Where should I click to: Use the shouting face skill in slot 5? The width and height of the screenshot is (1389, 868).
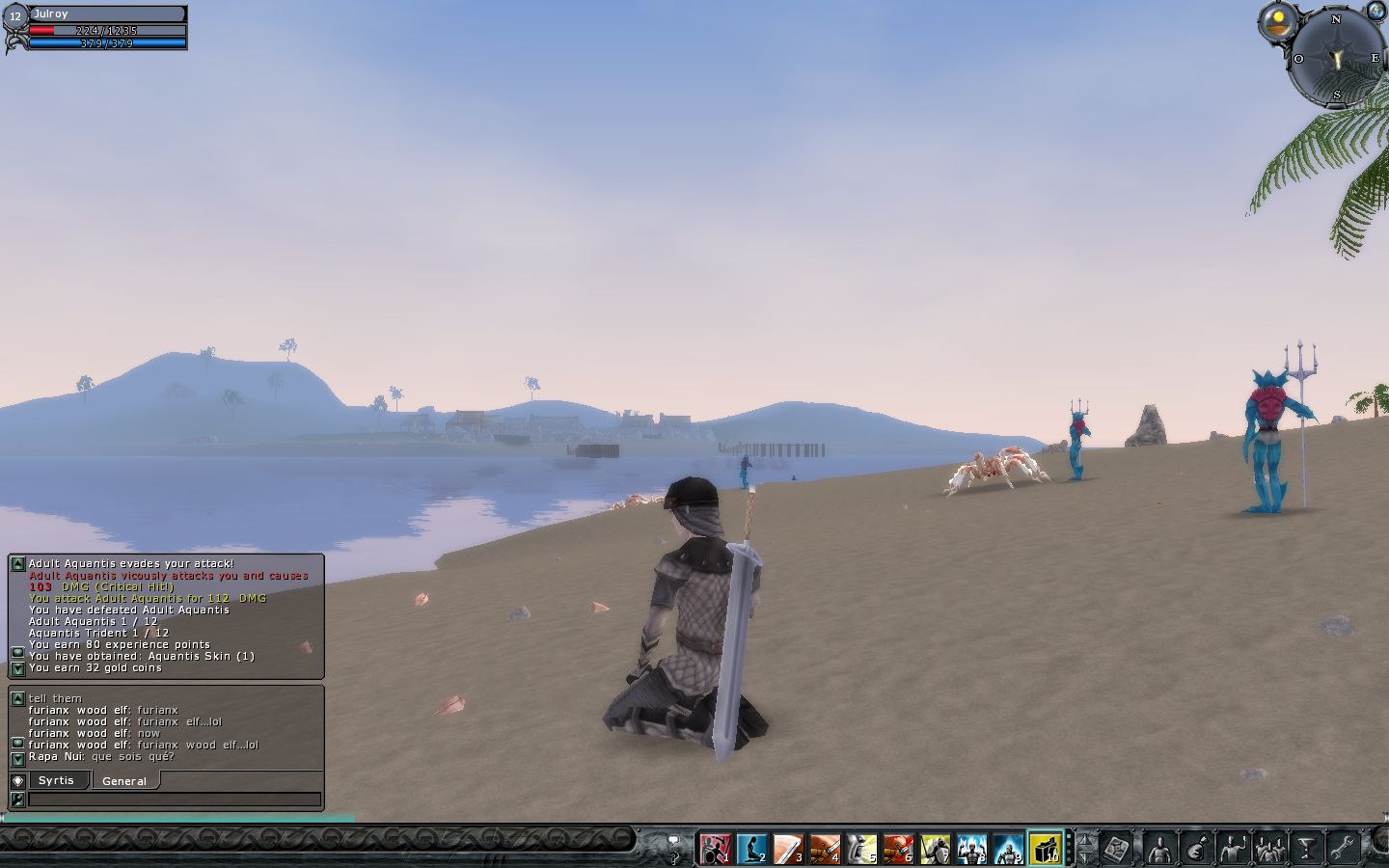861,849
